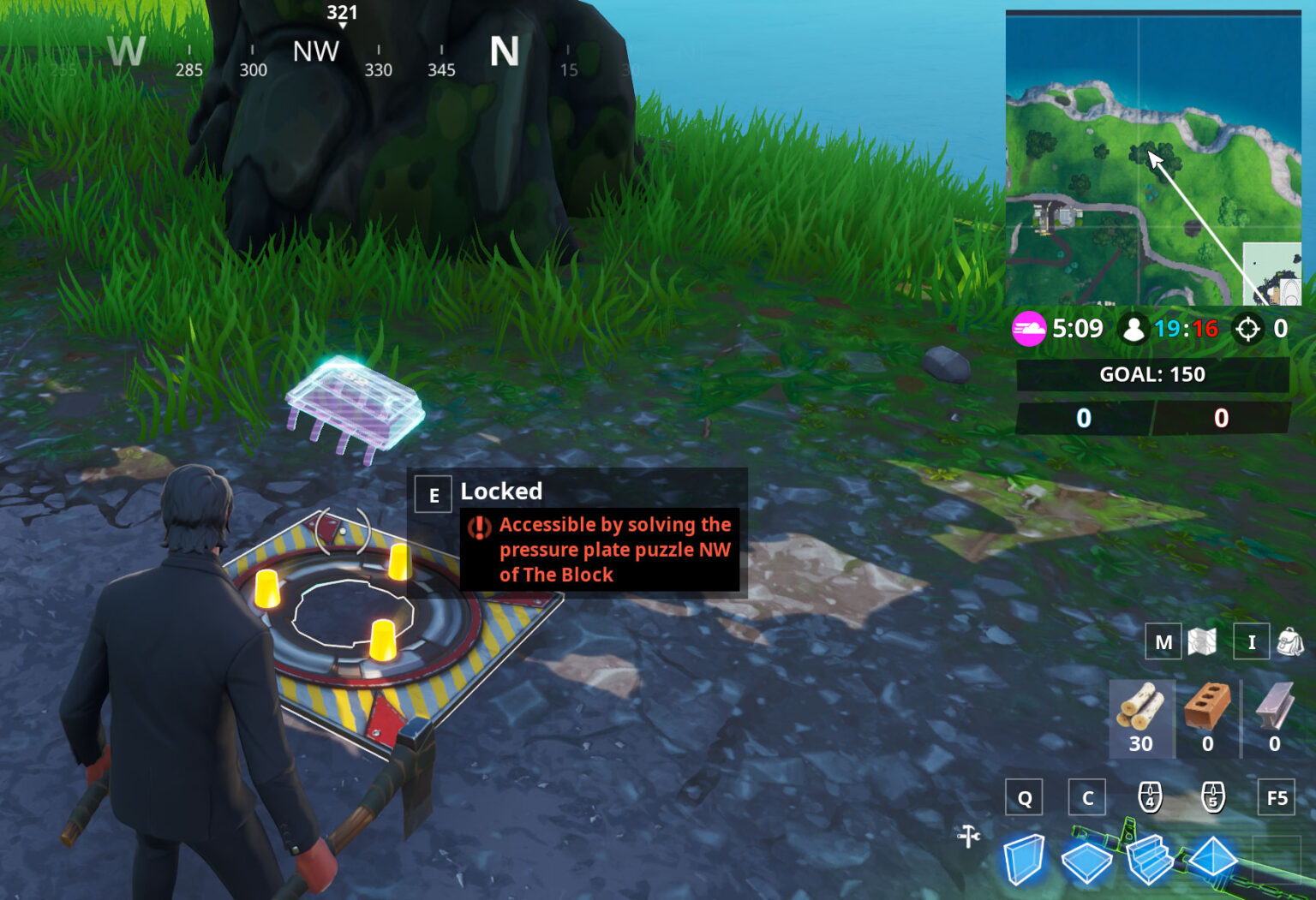Click the GOAL: 150 banner

[1151, 374]
